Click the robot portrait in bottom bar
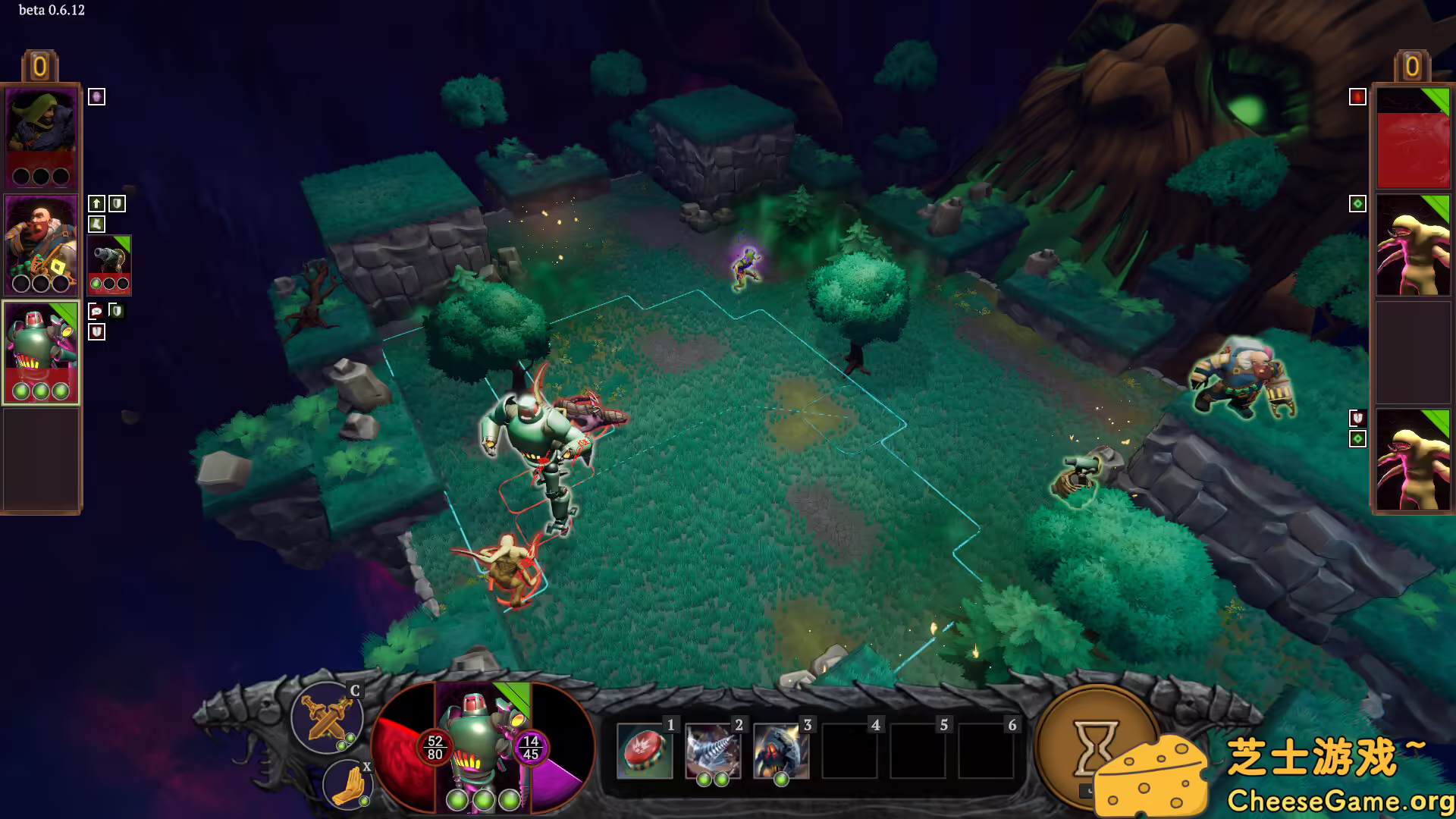This screenshot has width=1456, height=819. (x=483, y=747)
